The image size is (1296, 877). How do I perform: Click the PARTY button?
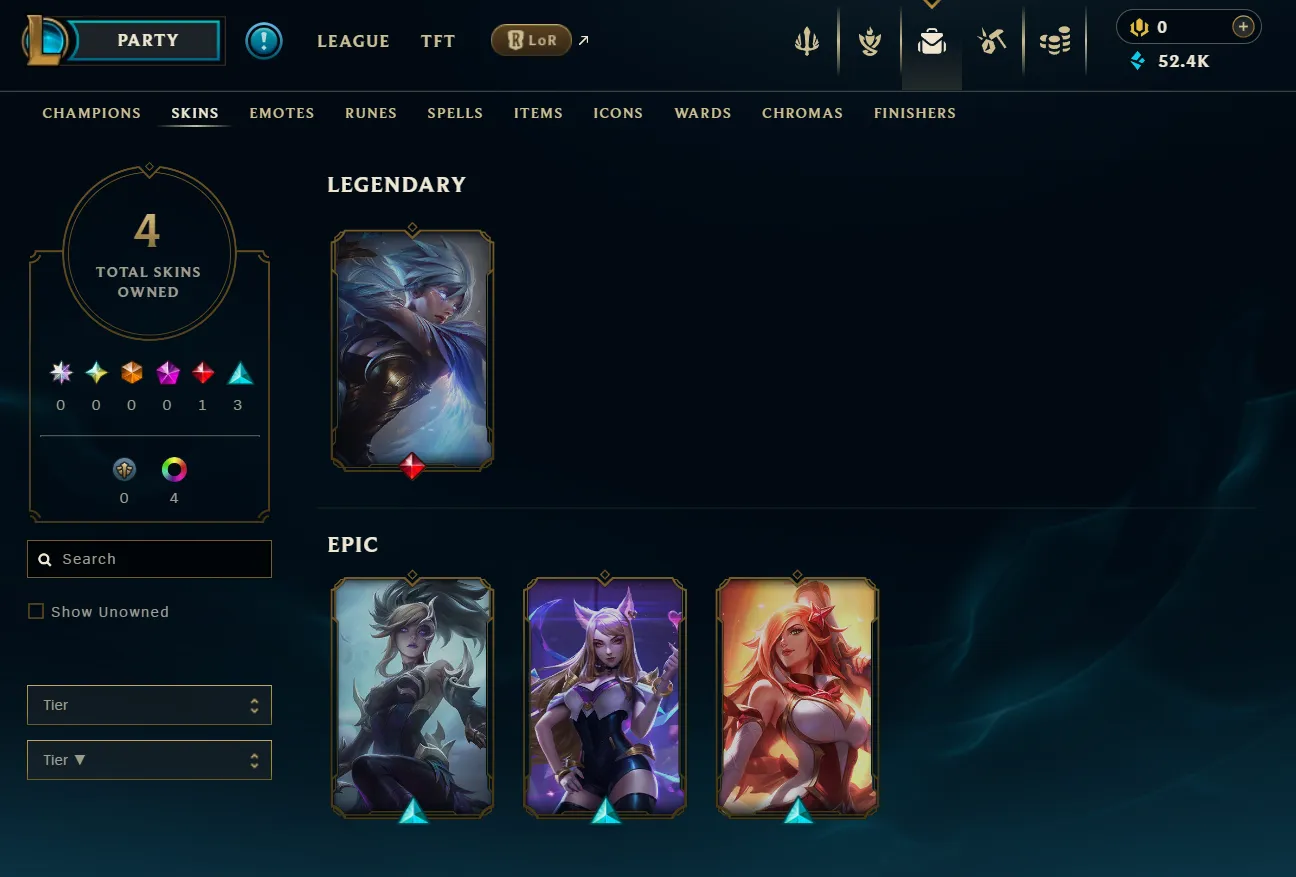click(x=148, y=40)
